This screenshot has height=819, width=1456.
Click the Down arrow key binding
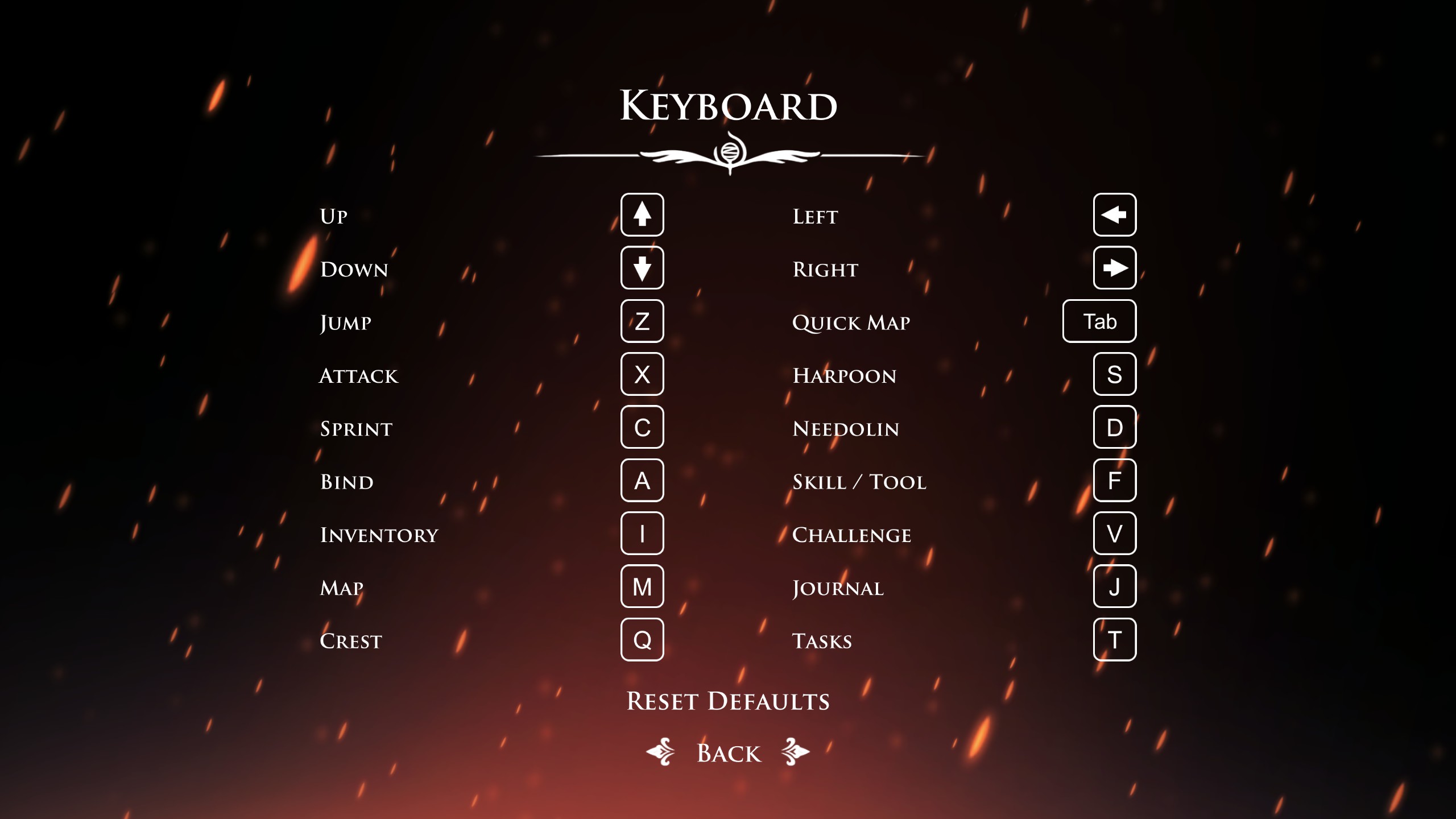tap(642, 268)
